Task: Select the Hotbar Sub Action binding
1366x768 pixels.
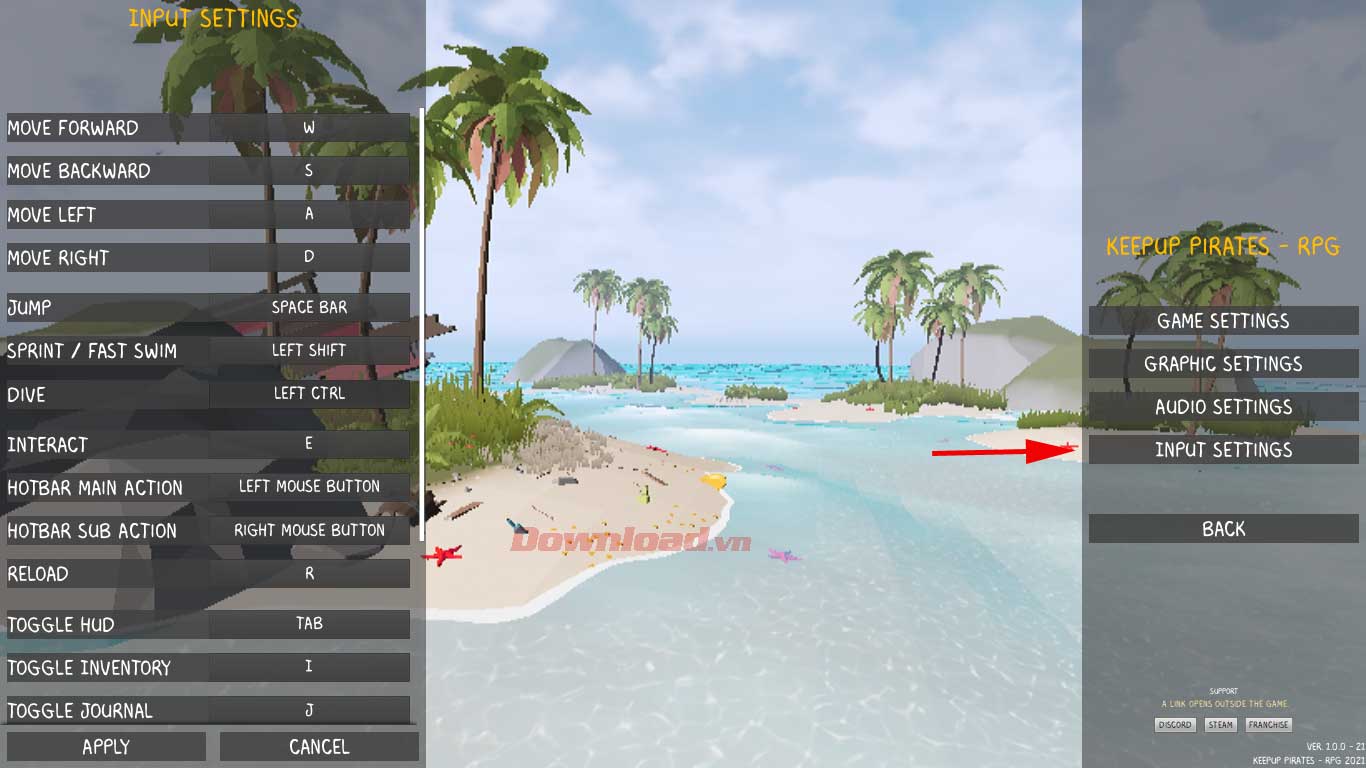Action: [x=310, y=530]
